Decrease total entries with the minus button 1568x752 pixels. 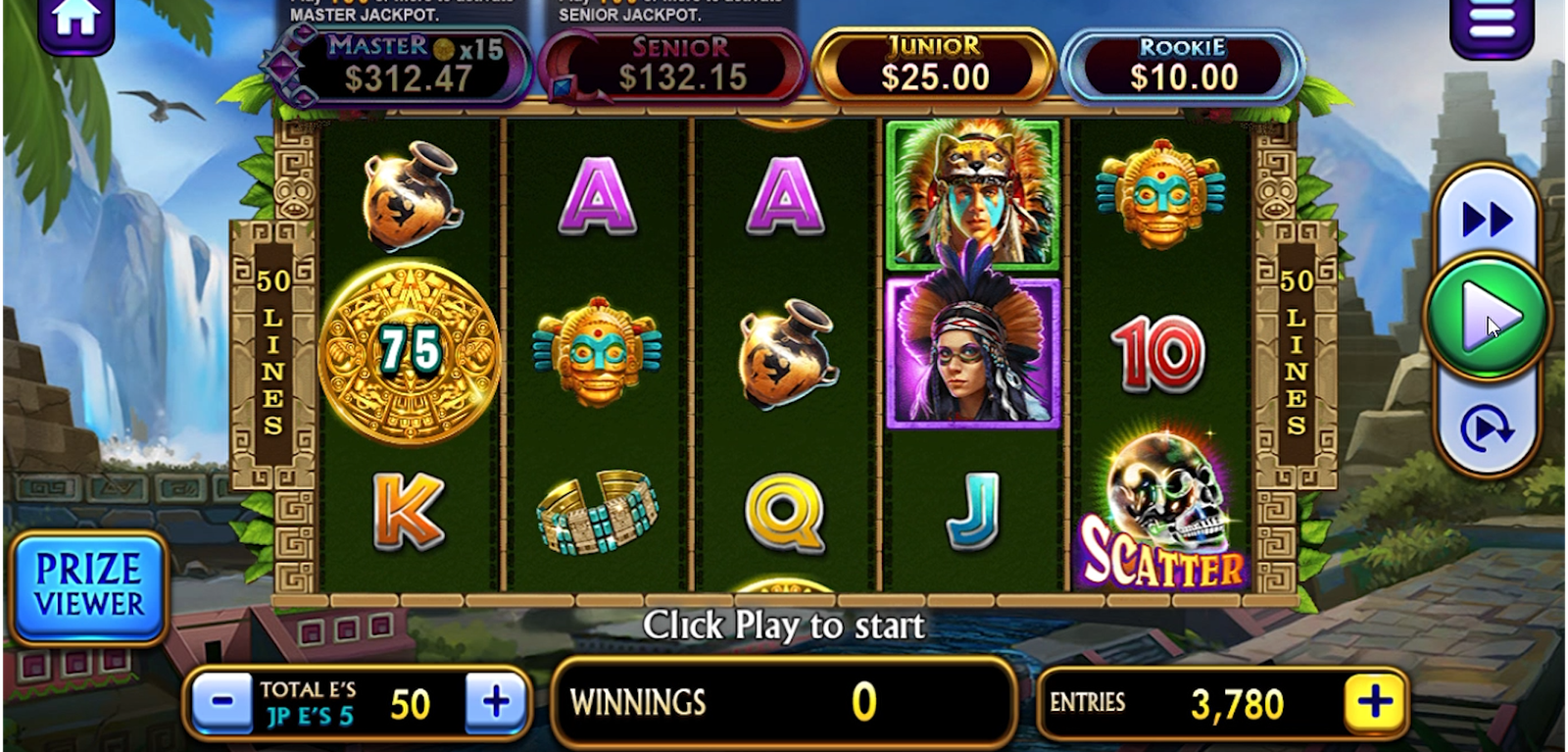(222, 702)
